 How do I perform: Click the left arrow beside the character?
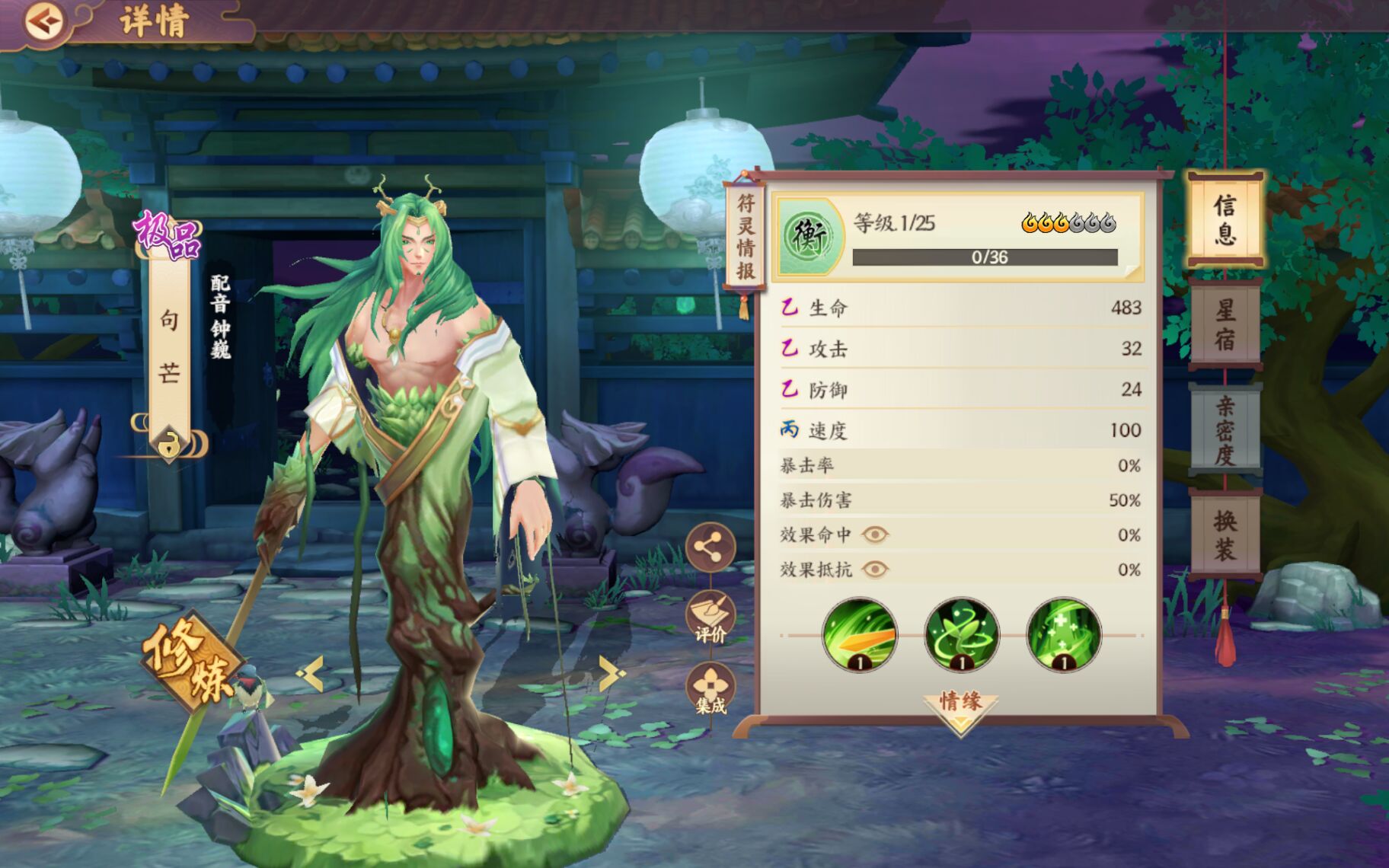point(311,673)
